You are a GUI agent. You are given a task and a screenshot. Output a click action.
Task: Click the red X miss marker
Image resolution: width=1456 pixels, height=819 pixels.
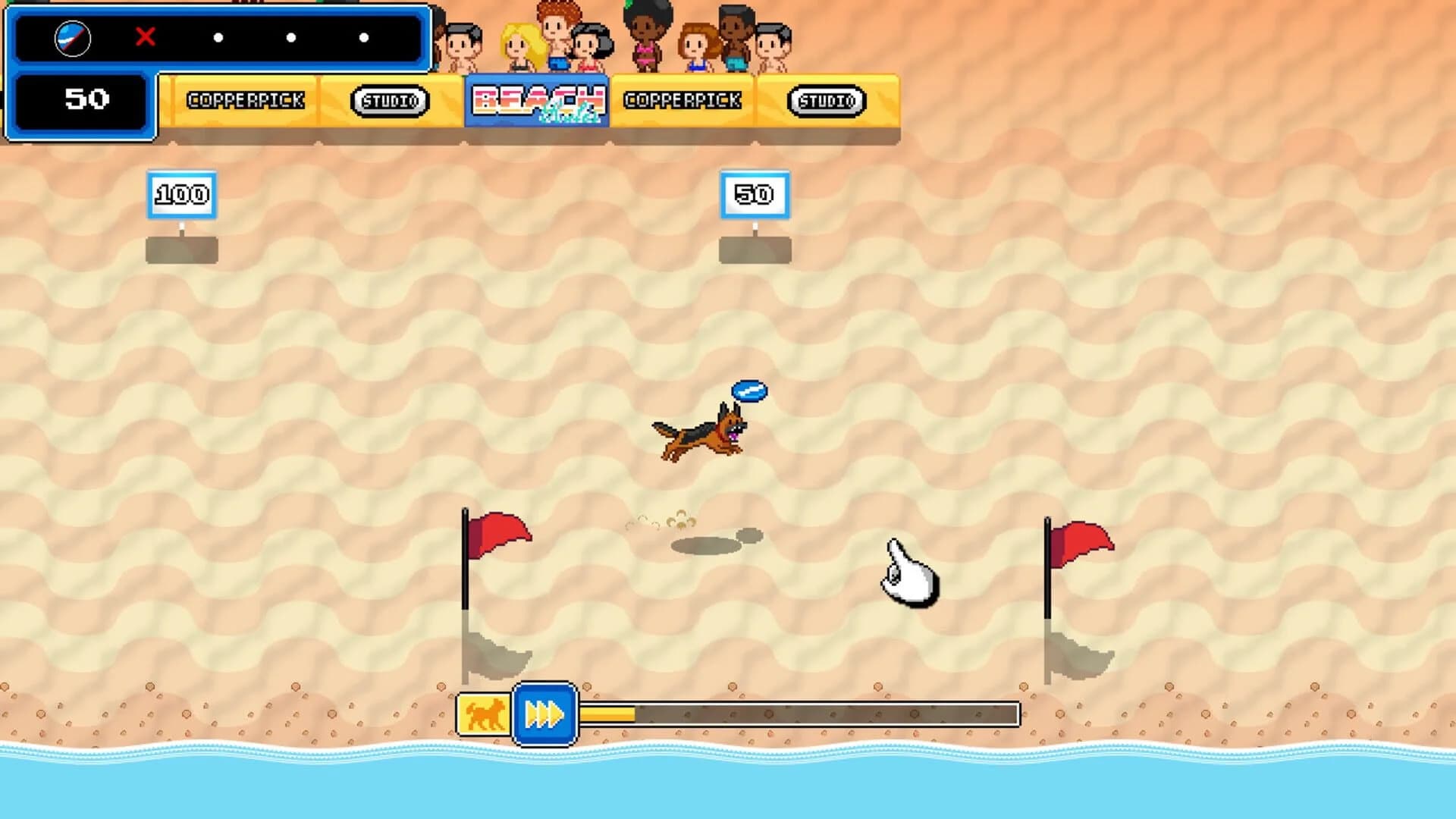pos(145,36)
